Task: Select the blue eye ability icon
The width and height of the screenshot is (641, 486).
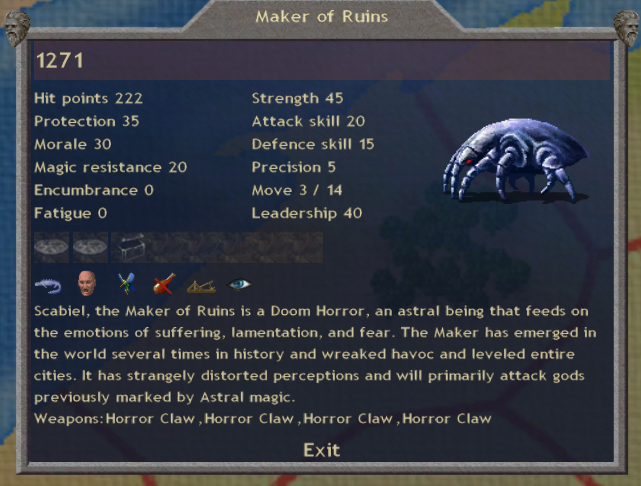Action: click(240, 285)
